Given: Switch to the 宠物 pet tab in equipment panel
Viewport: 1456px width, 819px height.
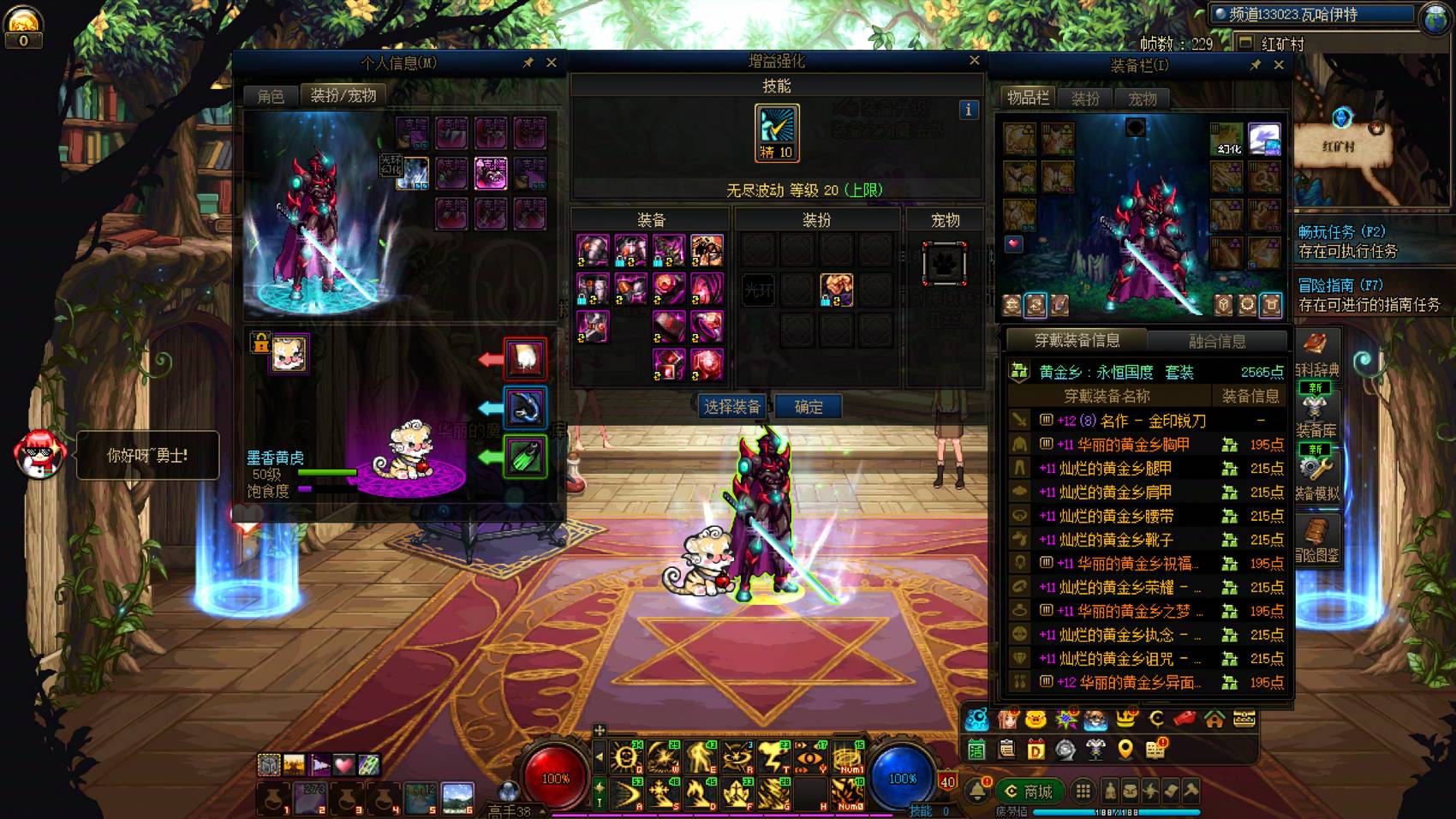Looking at the screenshot, I should [1142, 99].
